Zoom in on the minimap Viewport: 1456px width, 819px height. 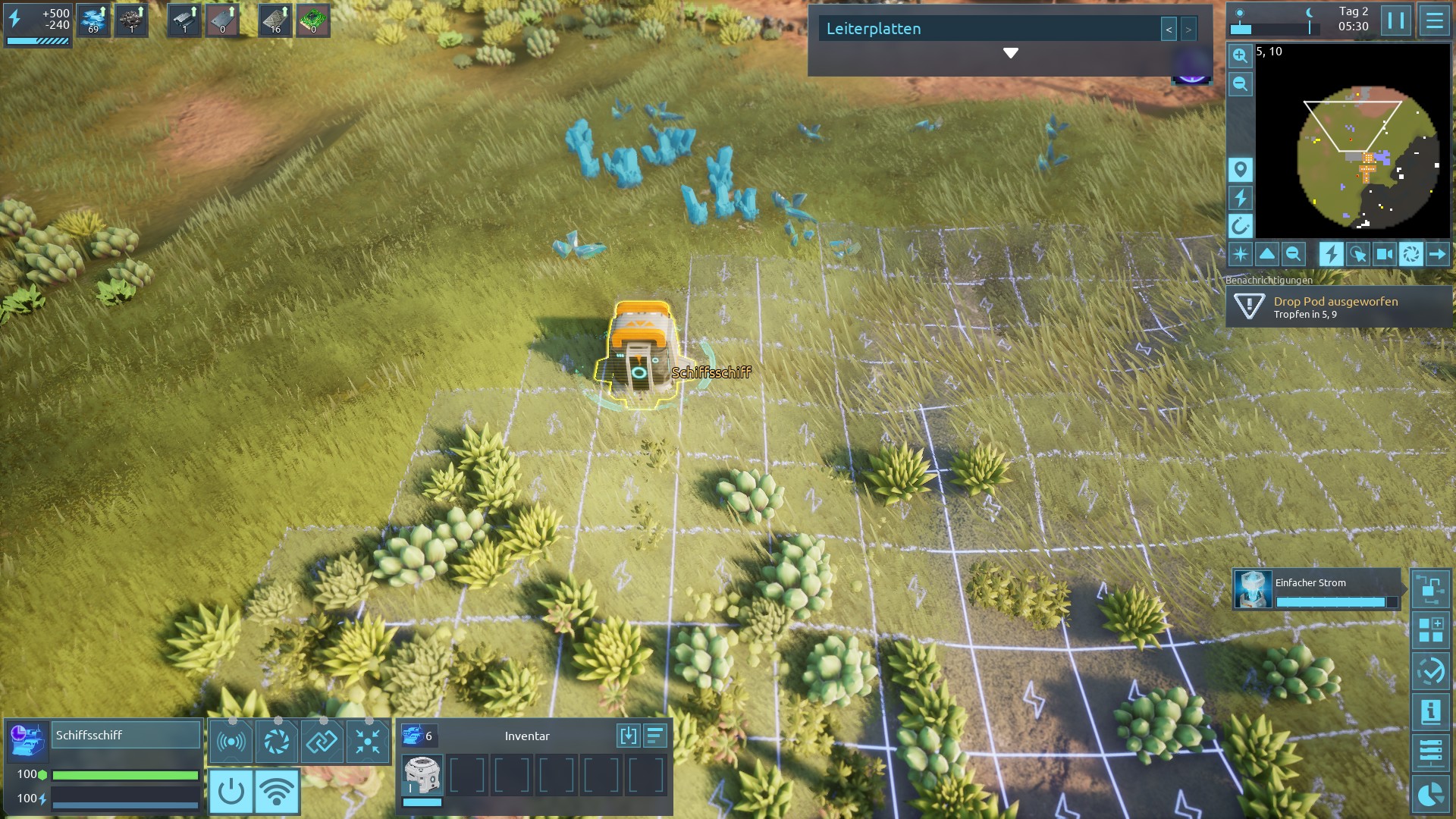(x=1240, y=55)
